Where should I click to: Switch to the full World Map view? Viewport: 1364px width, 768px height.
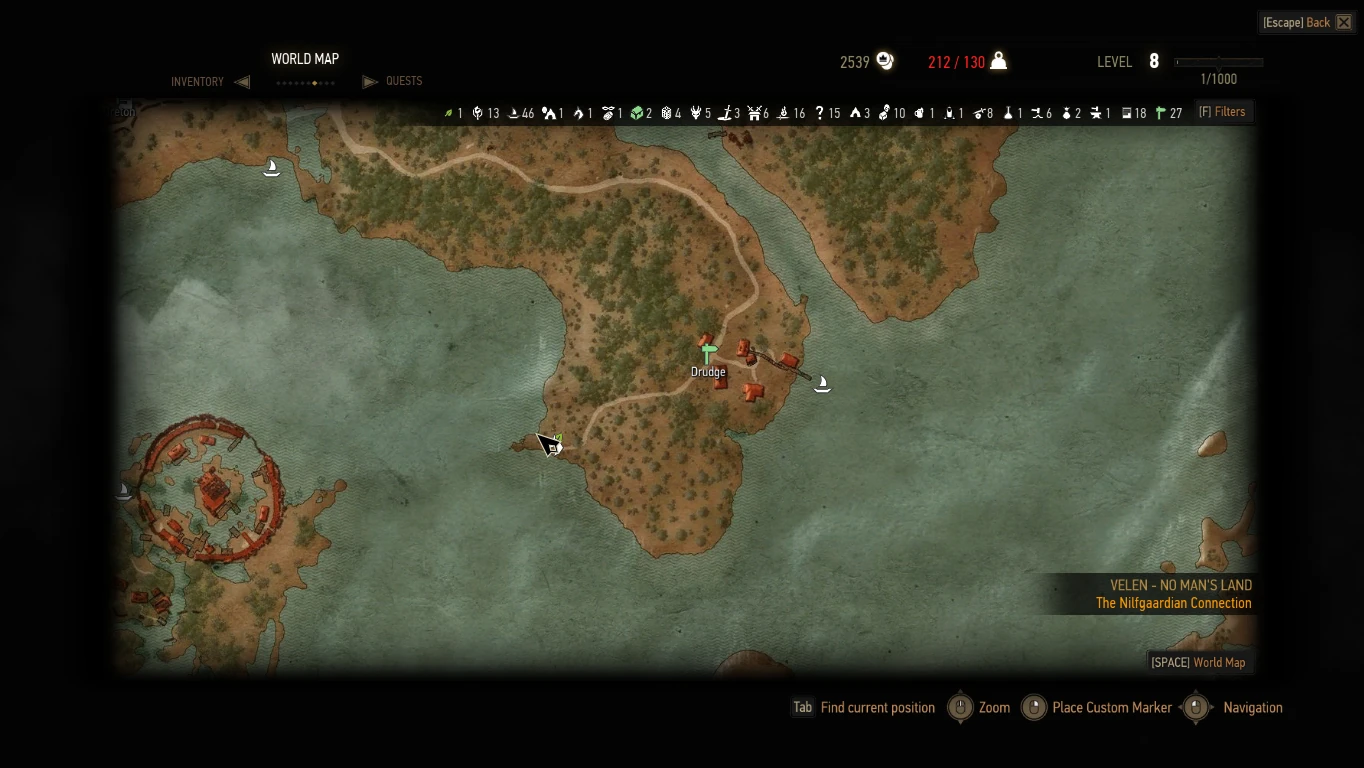click(x=1198, y=662)
